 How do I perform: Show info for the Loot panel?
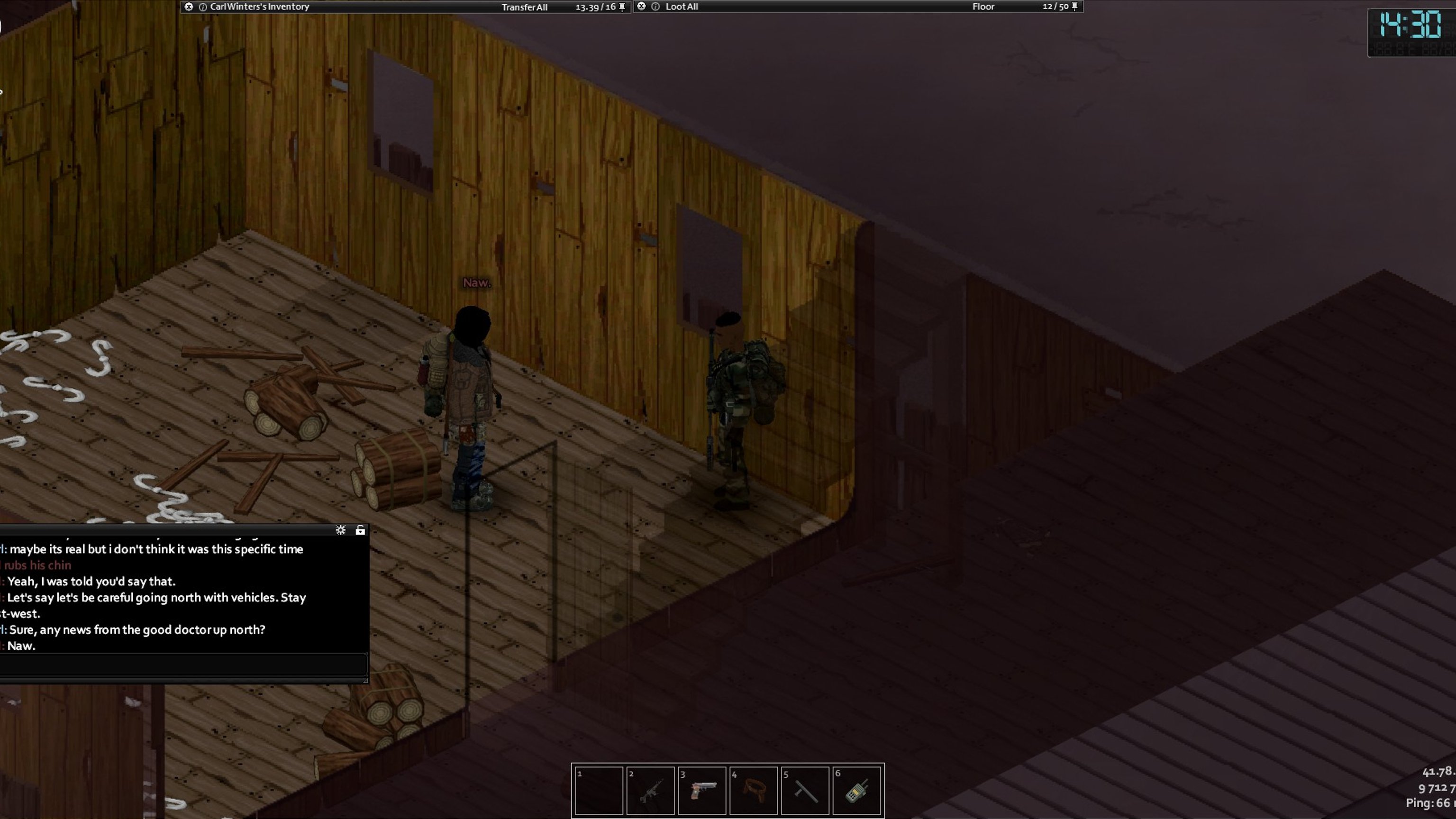pyautogui.click(x=655, y=7)
